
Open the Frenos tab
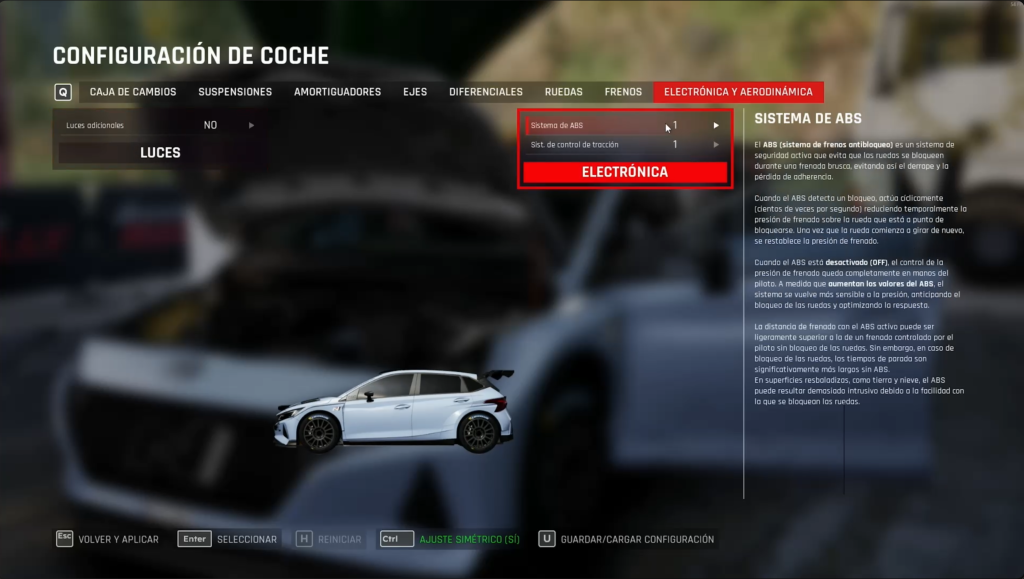pyautogui.click(x=623, y=92)
